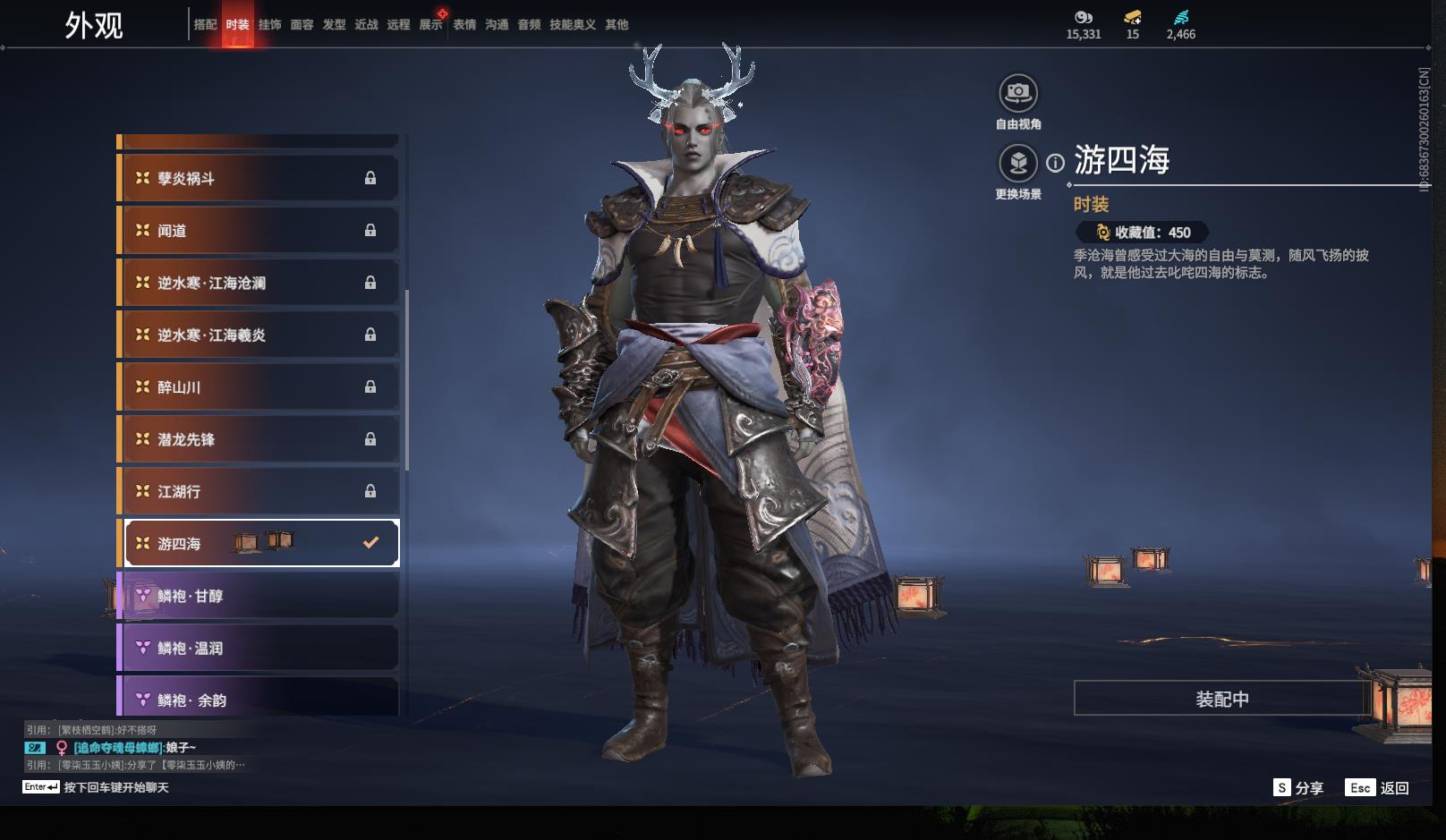
Task: Select the 孽炎祸斗 outfit entry
Action: pos(259,178)
